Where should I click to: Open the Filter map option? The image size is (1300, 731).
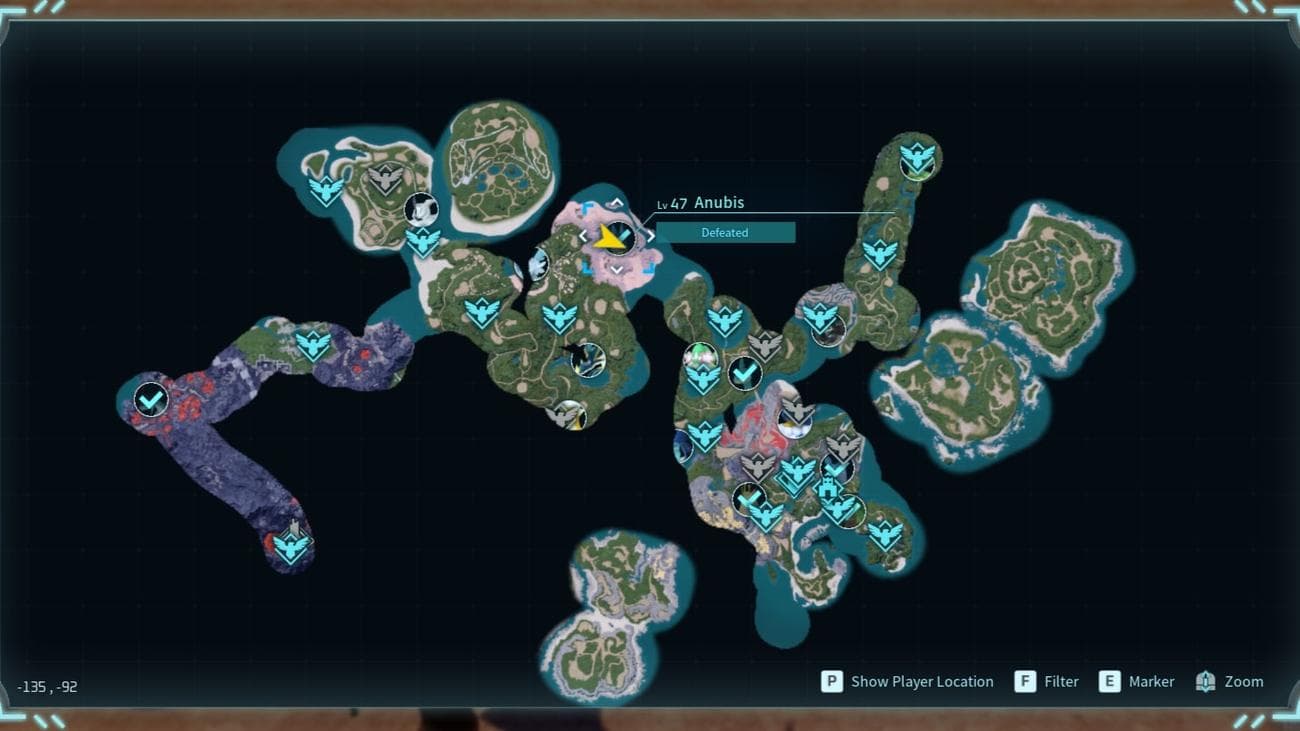(1047, 682)
